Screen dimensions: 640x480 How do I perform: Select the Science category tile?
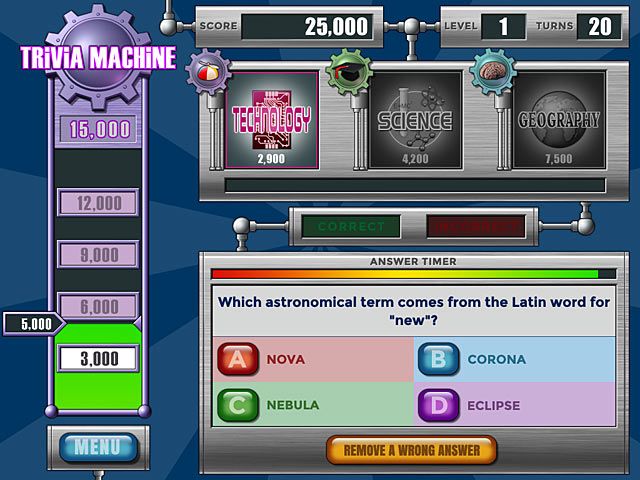click(415, 121)
